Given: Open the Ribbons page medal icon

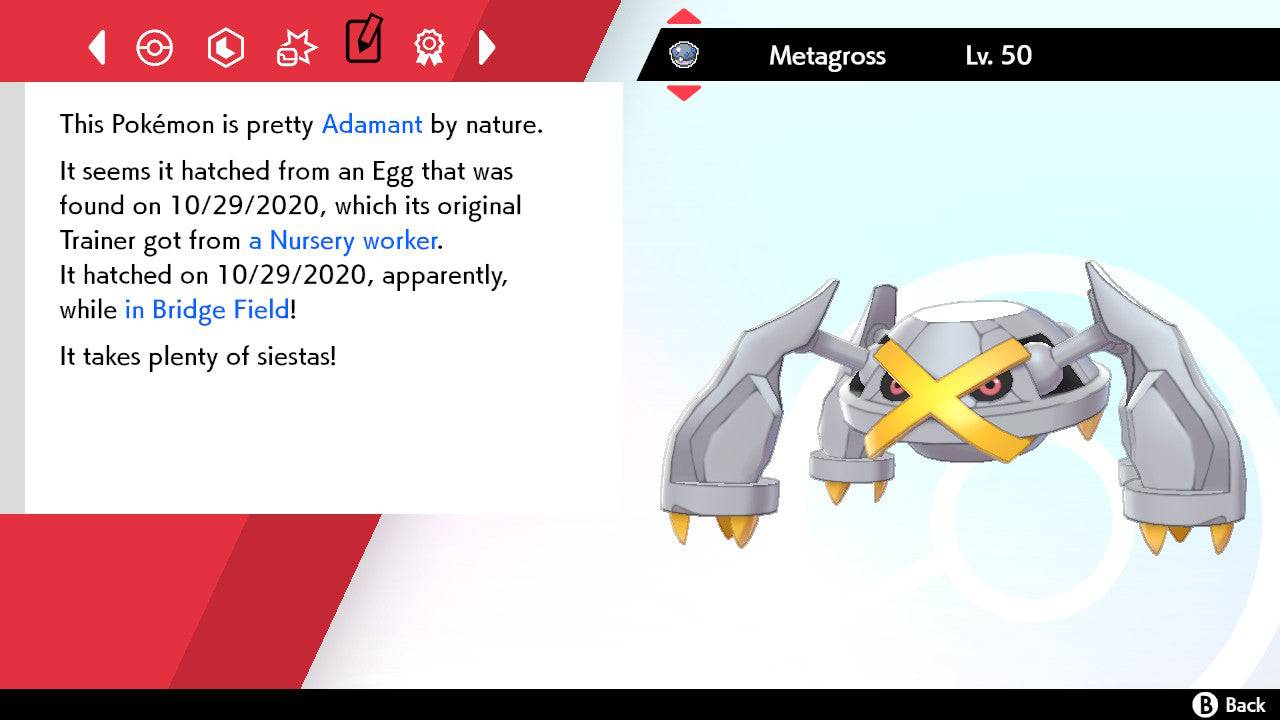Looking at the screenshot, I should [x=429, y=47].
